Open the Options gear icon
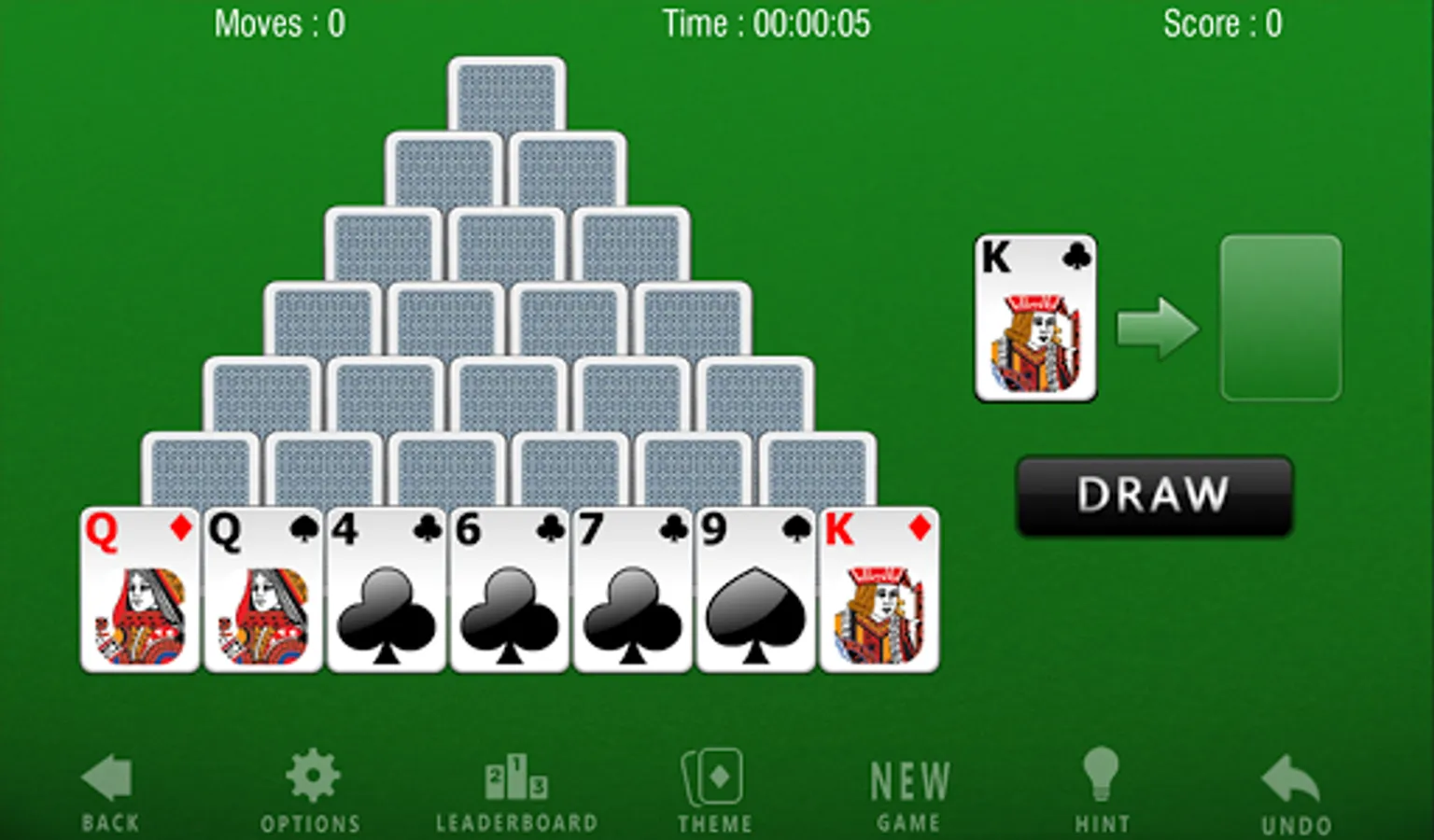1434x840 pixels. pyautogui.click(x=312, y=775)
